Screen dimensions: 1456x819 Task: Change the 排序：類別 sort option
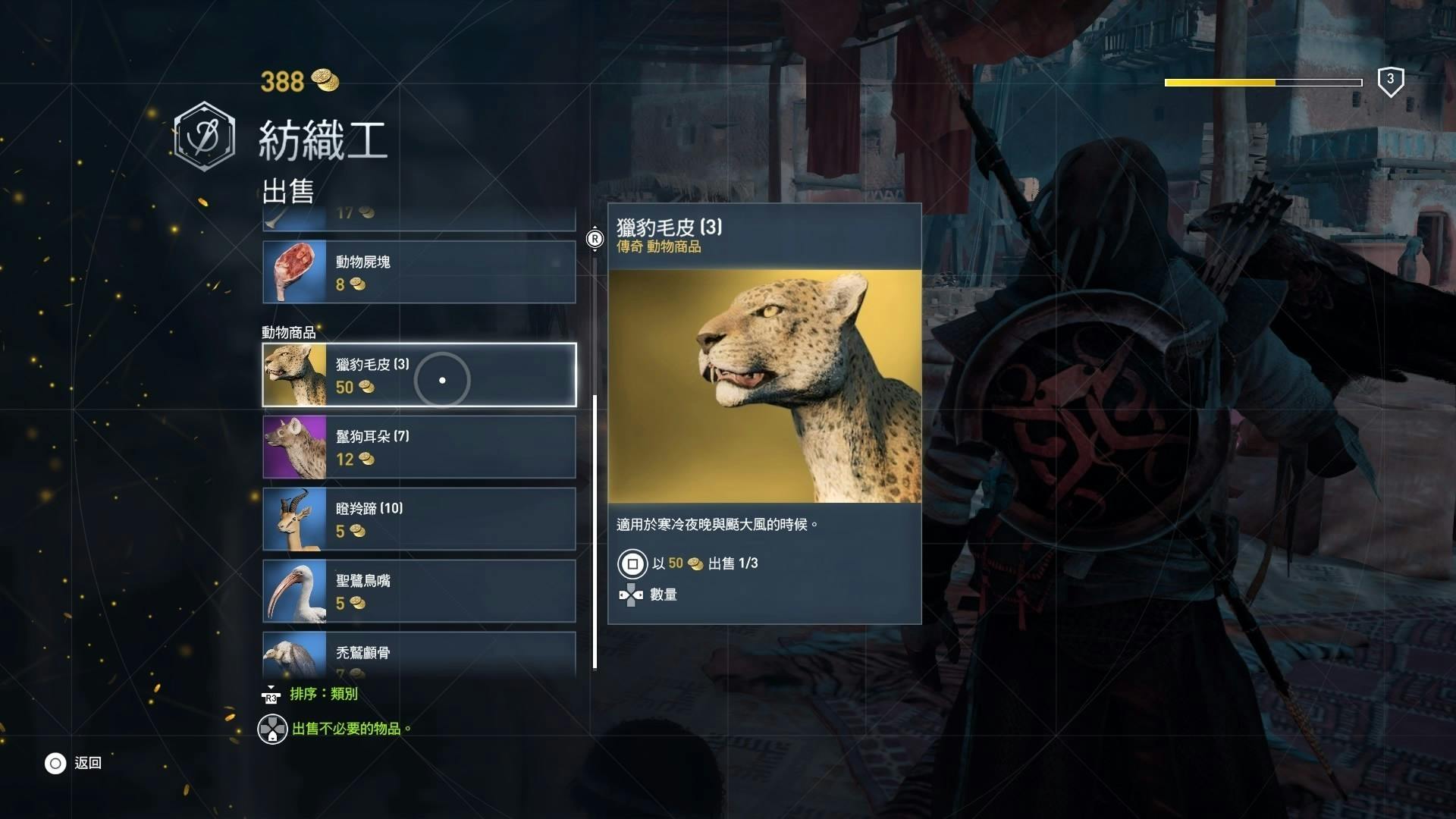322,694
